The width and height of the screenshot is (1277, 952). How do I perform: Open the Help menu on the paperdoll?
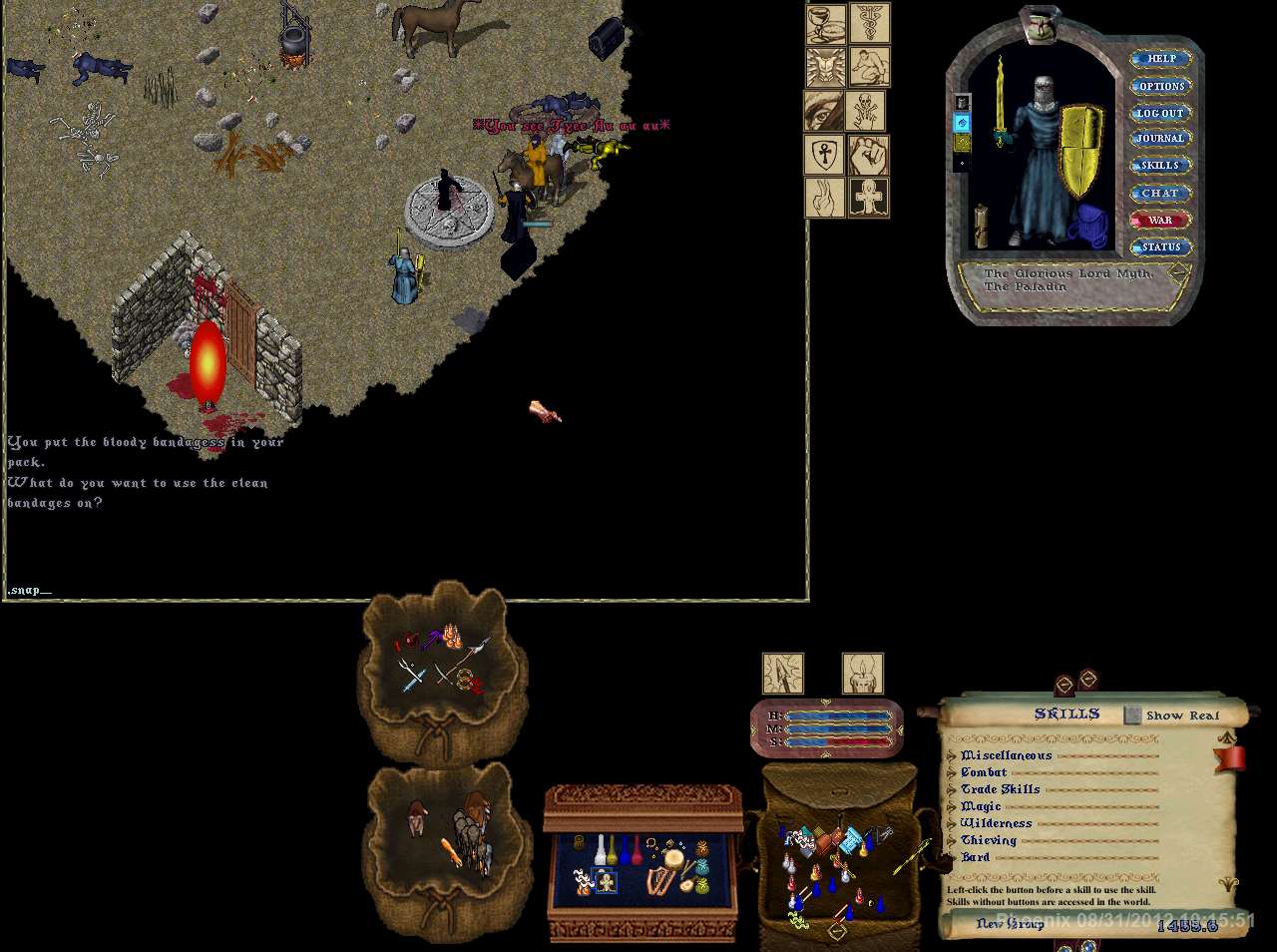pyautogui.click(x=1161, y=59)
